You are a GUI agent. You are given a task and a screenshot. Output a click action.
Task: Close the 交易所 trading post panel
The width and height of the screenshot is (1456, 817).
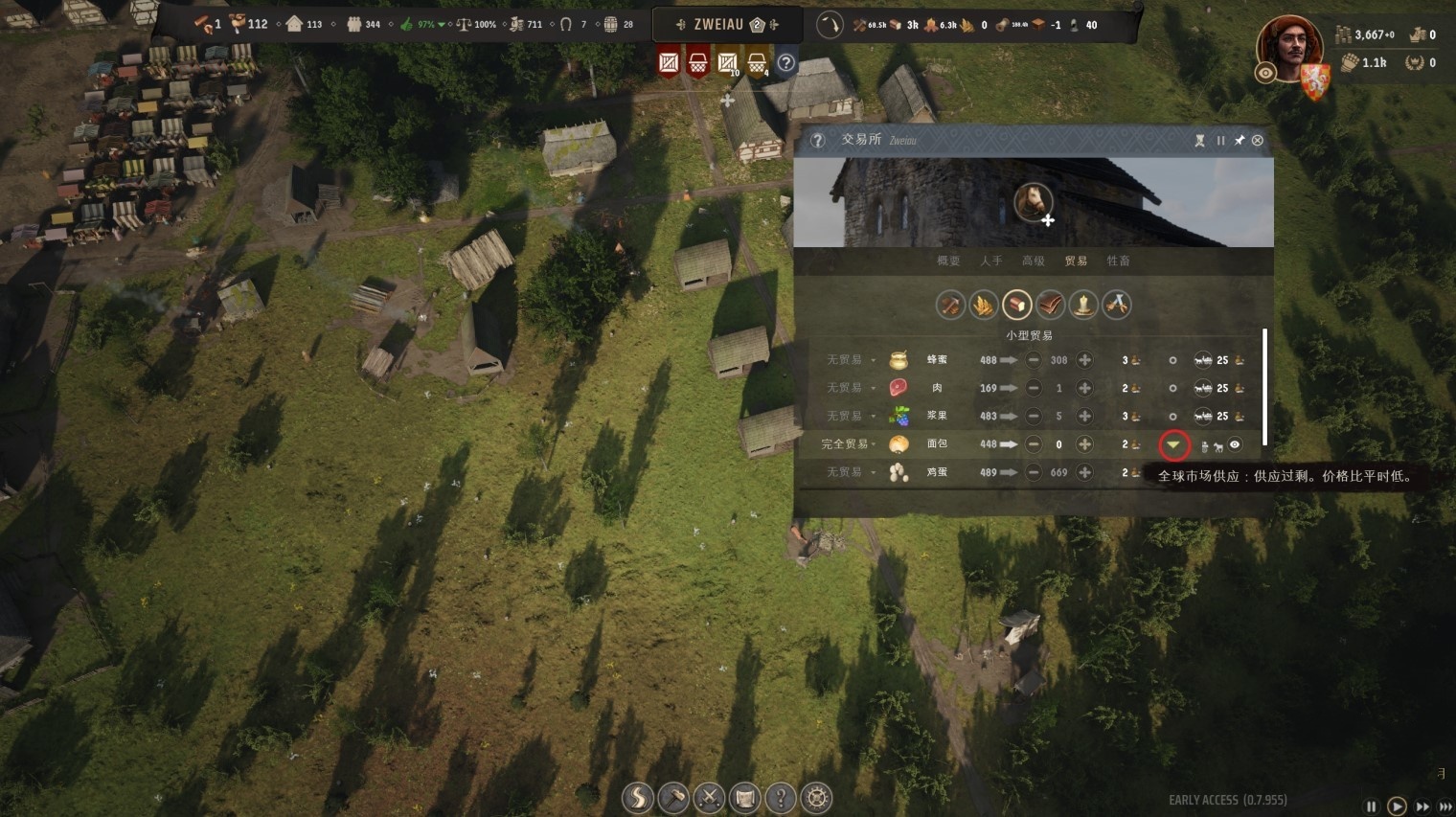click(1258, 141)
